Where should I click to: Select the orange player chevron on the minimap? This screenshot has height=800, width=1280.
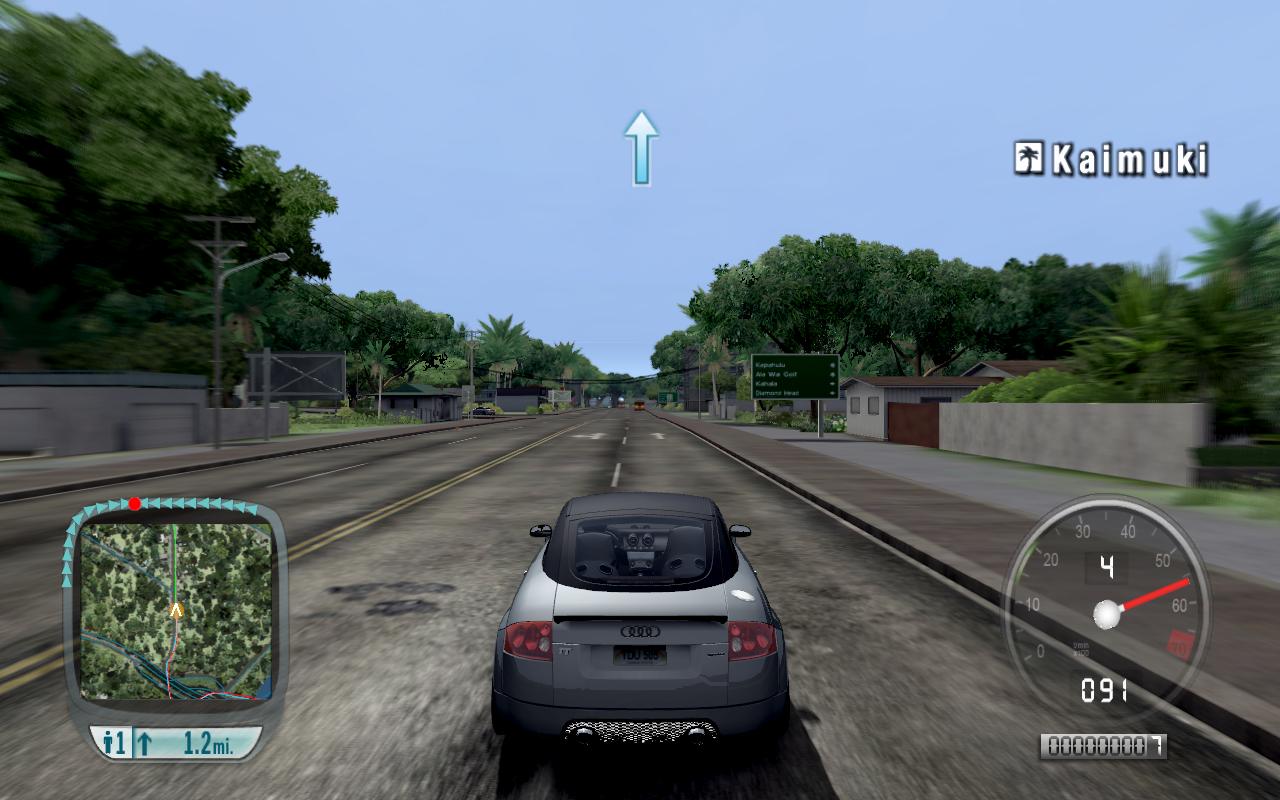pos(175,610)
